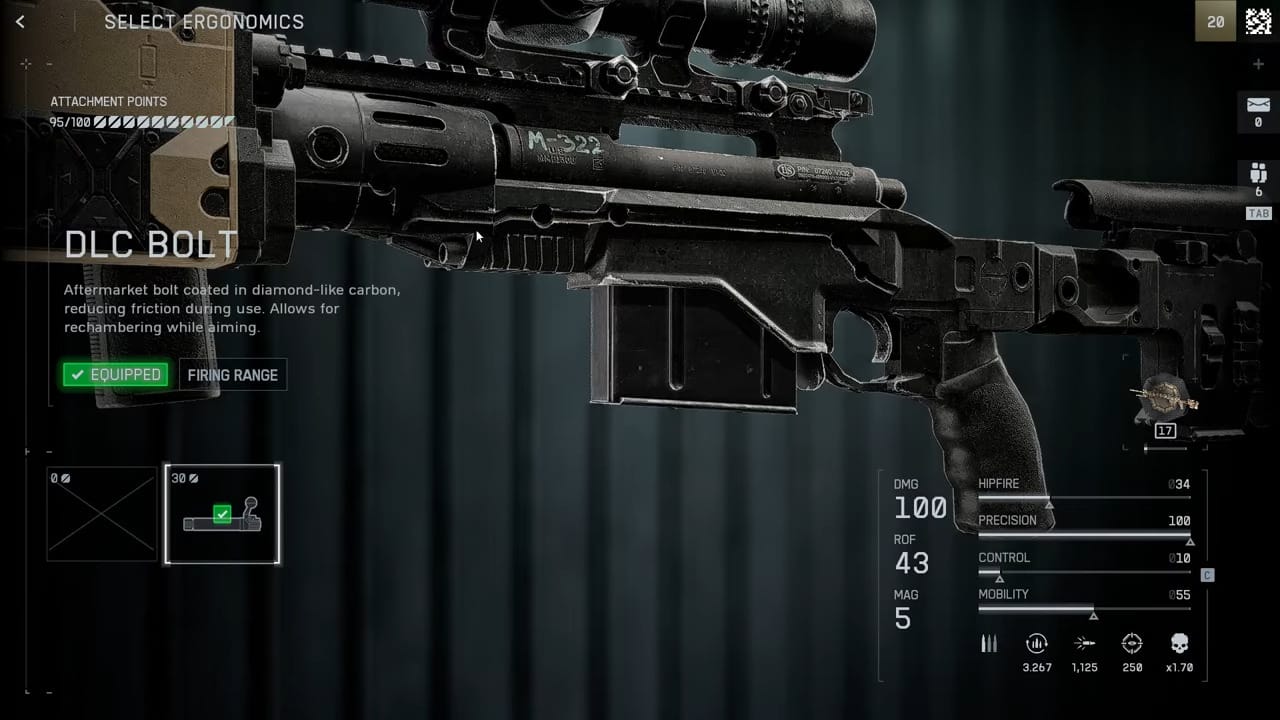This screenshot has width=1280, height=720.
Task: Select the DLC Bolt attachment tile
Action: (x=222, y=514)
